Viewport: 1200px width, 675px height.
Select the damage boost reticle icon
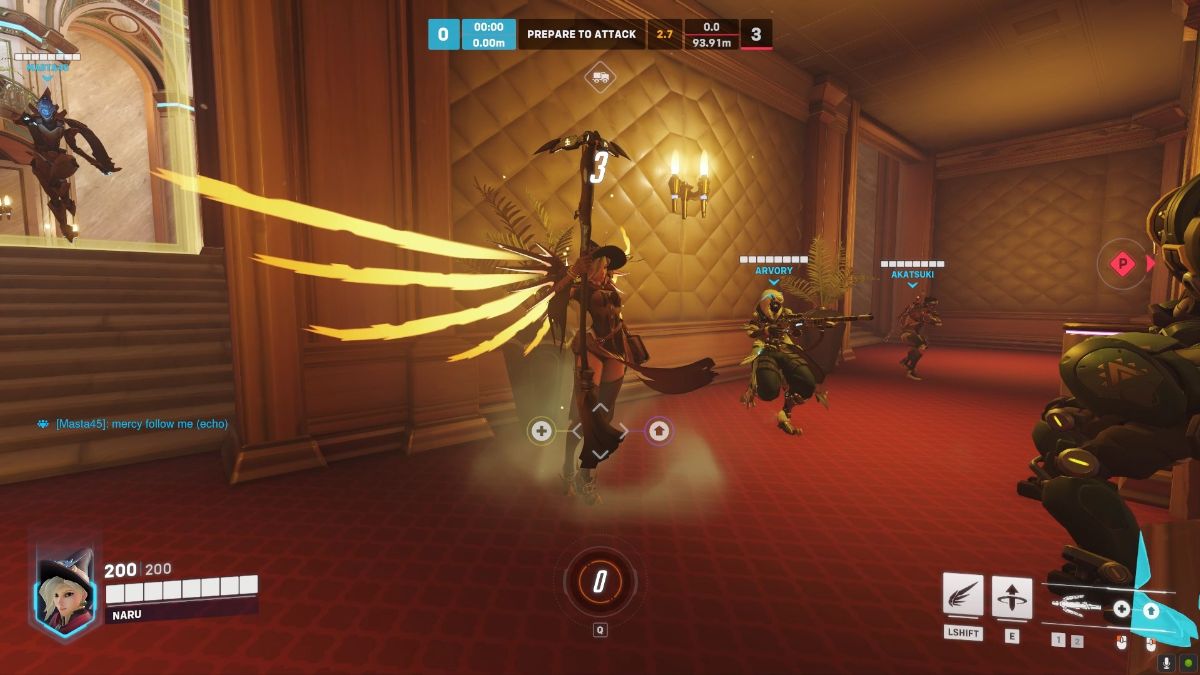coord(658,431)
